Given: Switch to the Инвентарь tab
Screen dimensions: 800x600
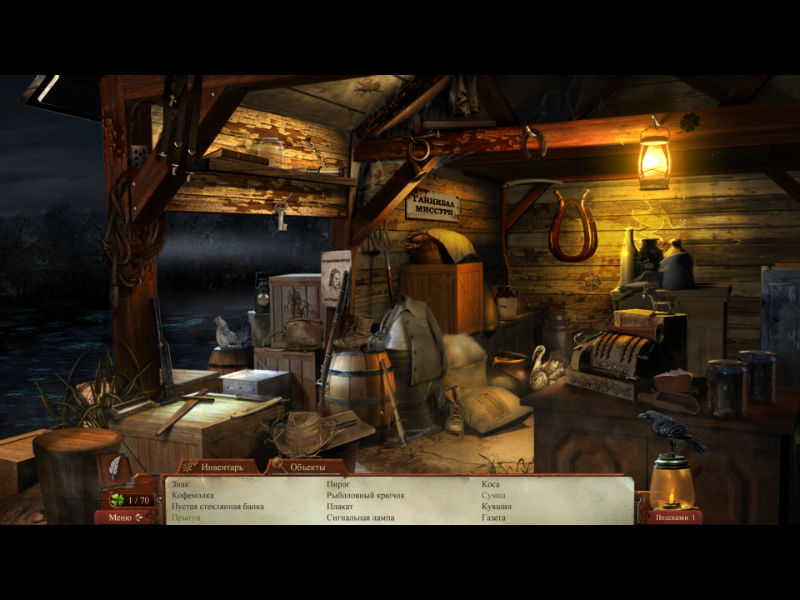Looking at the screenshot, I should point(221,467).
